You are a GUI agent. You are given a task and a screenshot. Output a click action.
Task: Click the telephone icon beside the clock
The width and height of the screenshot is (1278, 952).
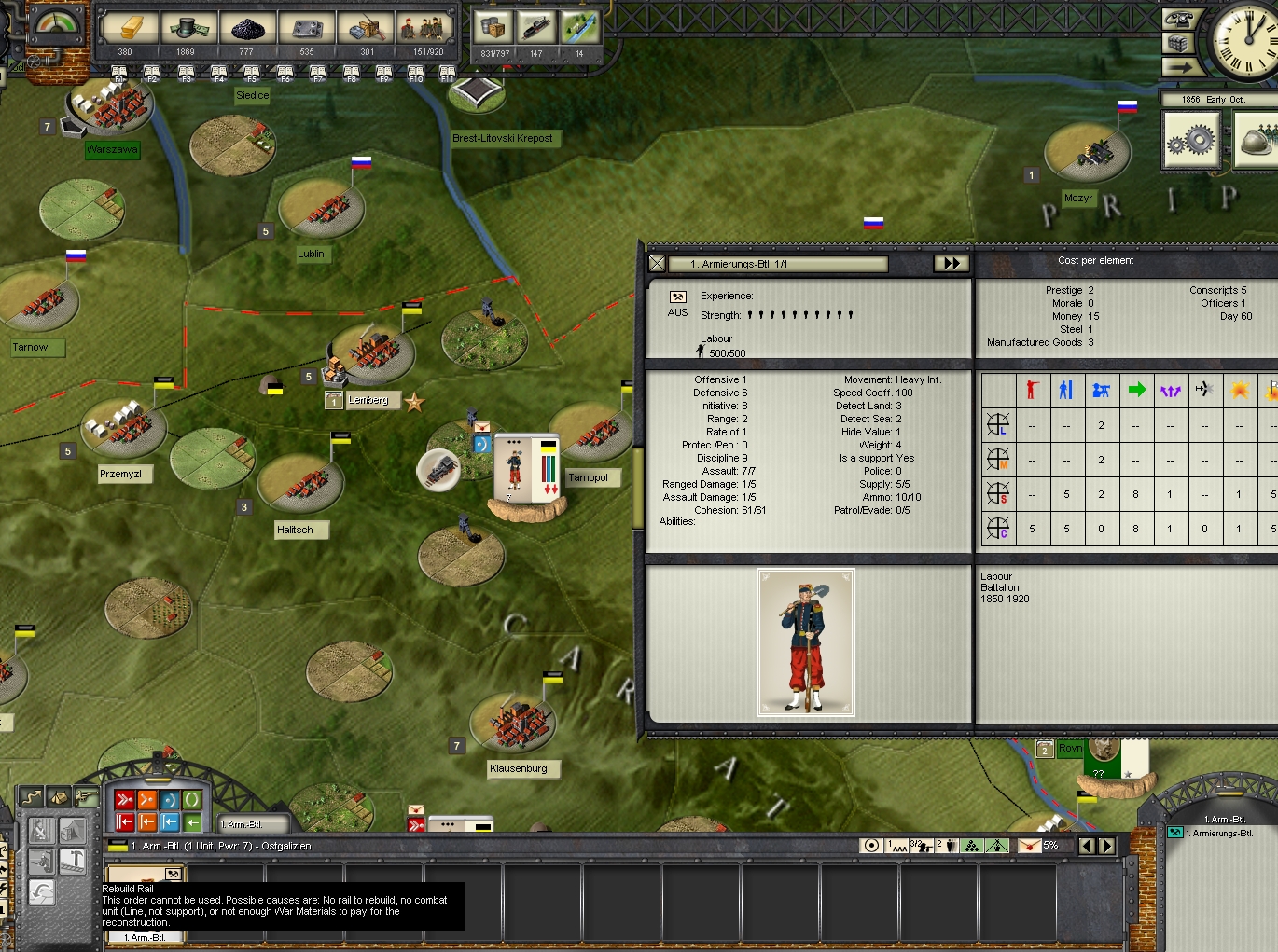pos(1177,19)
